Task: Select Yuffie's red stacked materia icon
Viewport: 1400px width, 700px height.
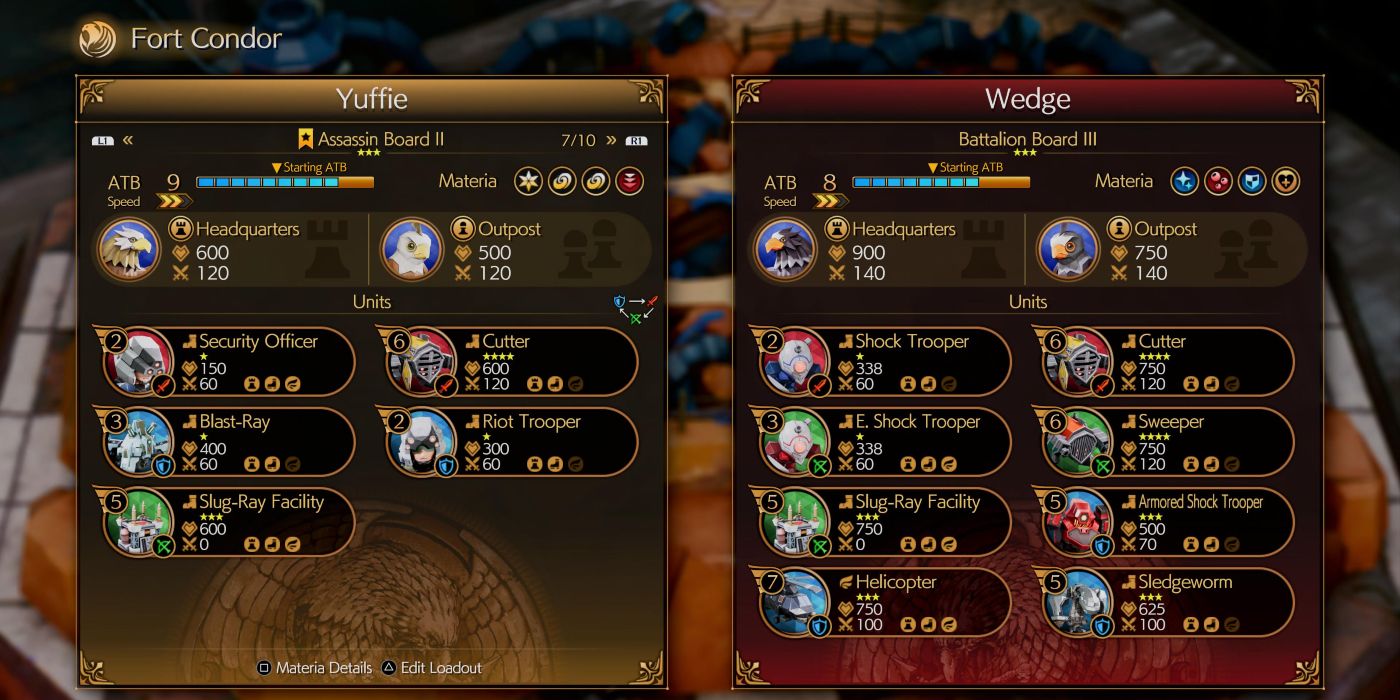Action: [630, 181]
